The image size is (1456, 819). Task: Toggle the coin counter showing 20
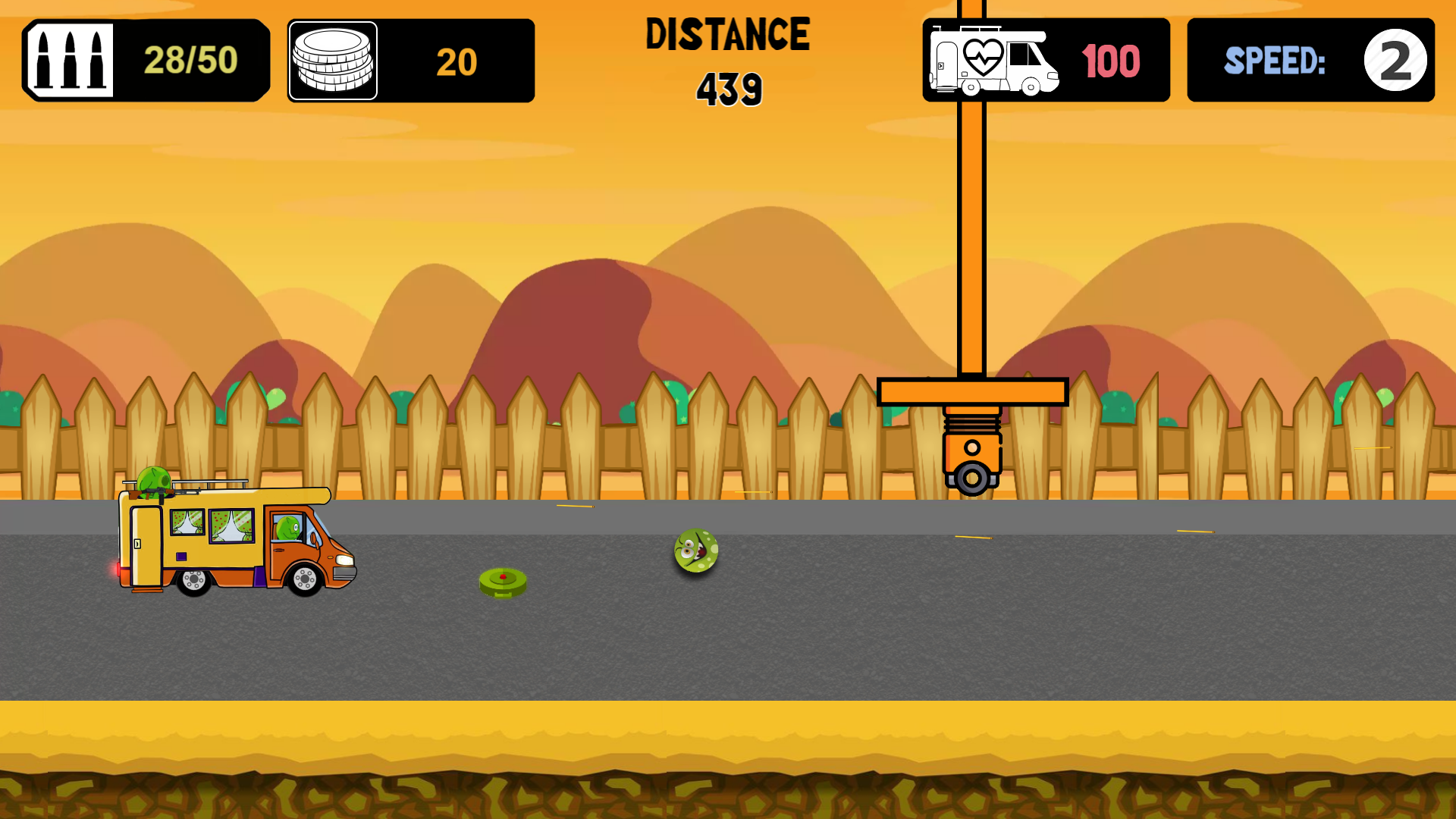[456, 62]
